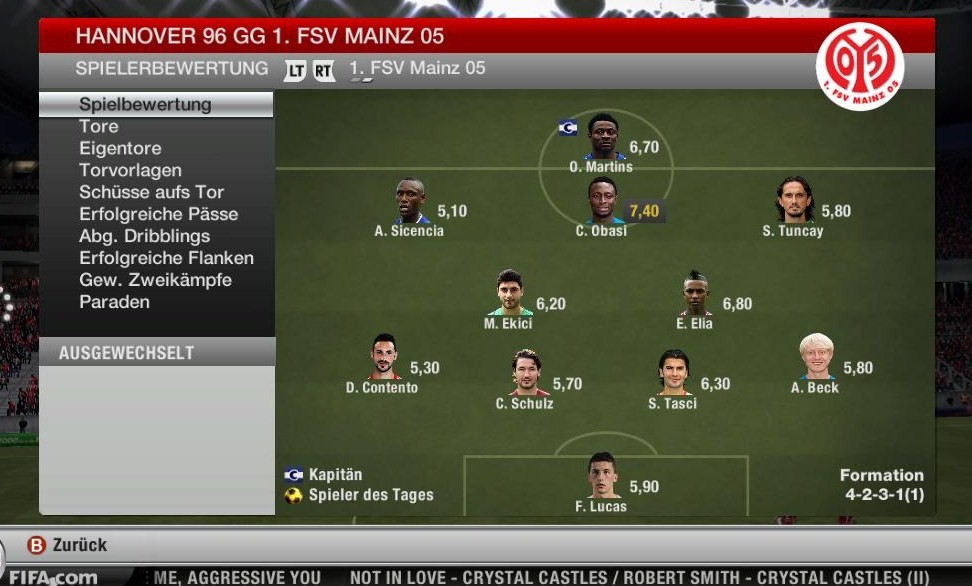Open the Eigentore stat view
The width and height of the screenshot is (972, 586).
[x=120, y=148]
